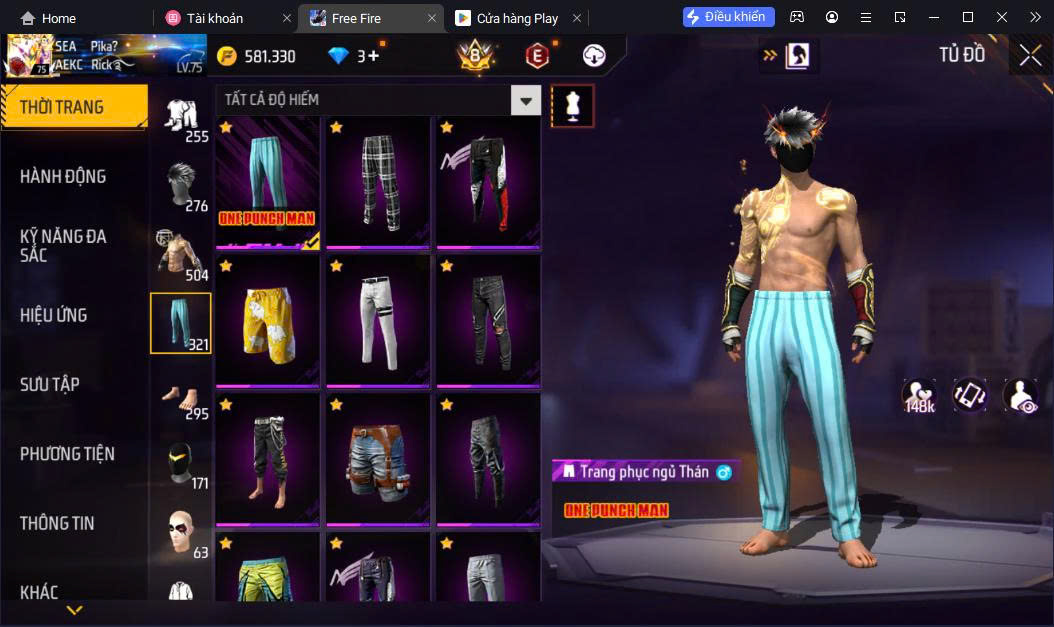Add diamonds via the gem counter

374,56
